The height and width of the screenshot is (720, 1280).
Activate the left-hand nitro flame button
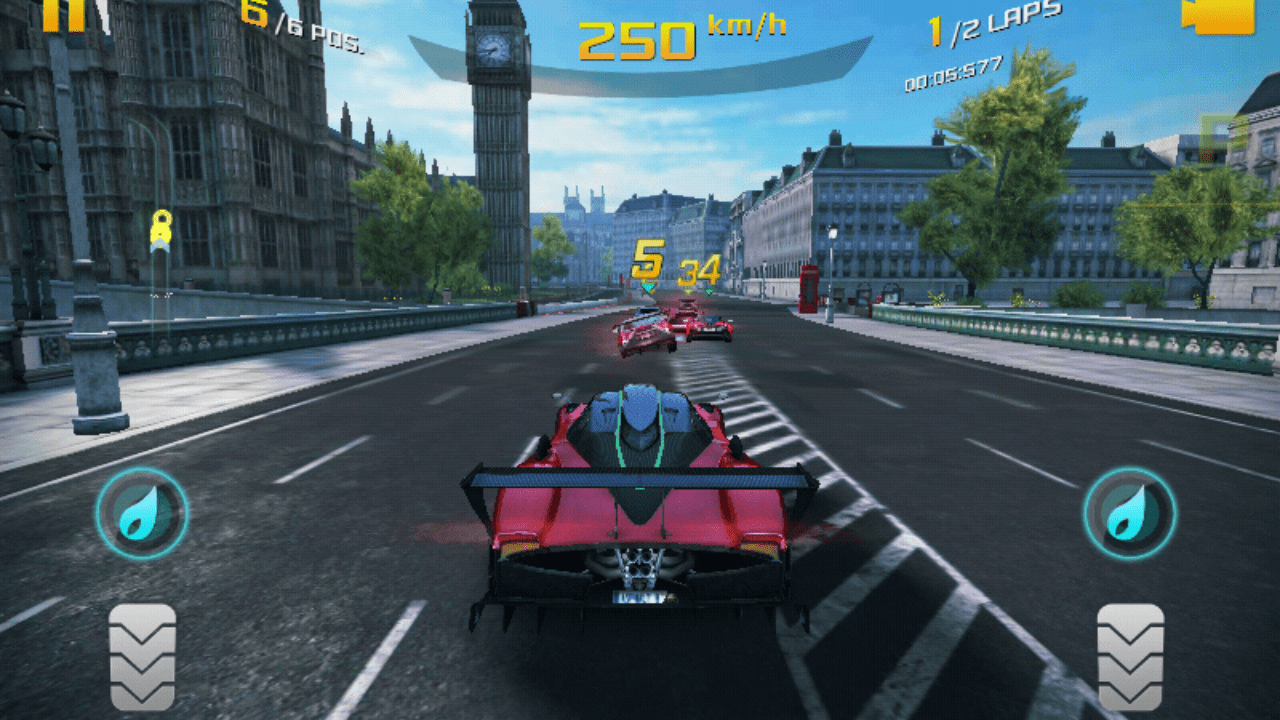click(x=142, y=513)
